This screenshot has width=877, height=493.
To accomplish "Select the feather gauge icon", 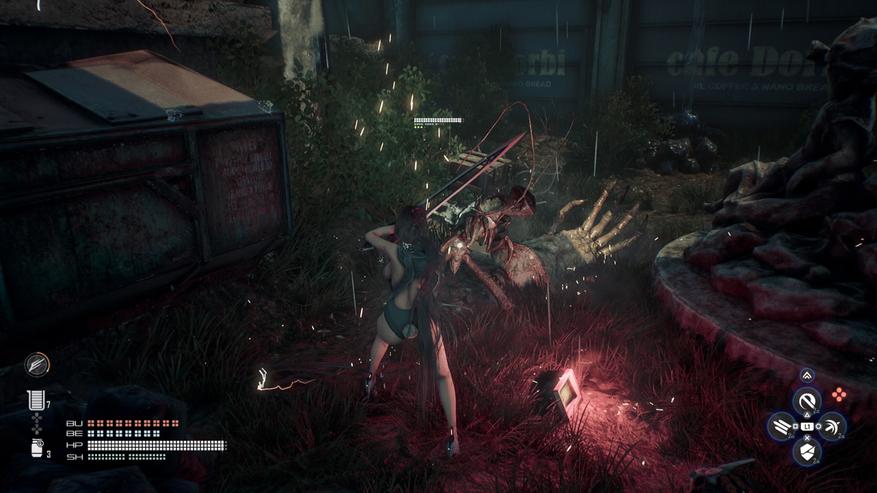I will click(37, 363).
